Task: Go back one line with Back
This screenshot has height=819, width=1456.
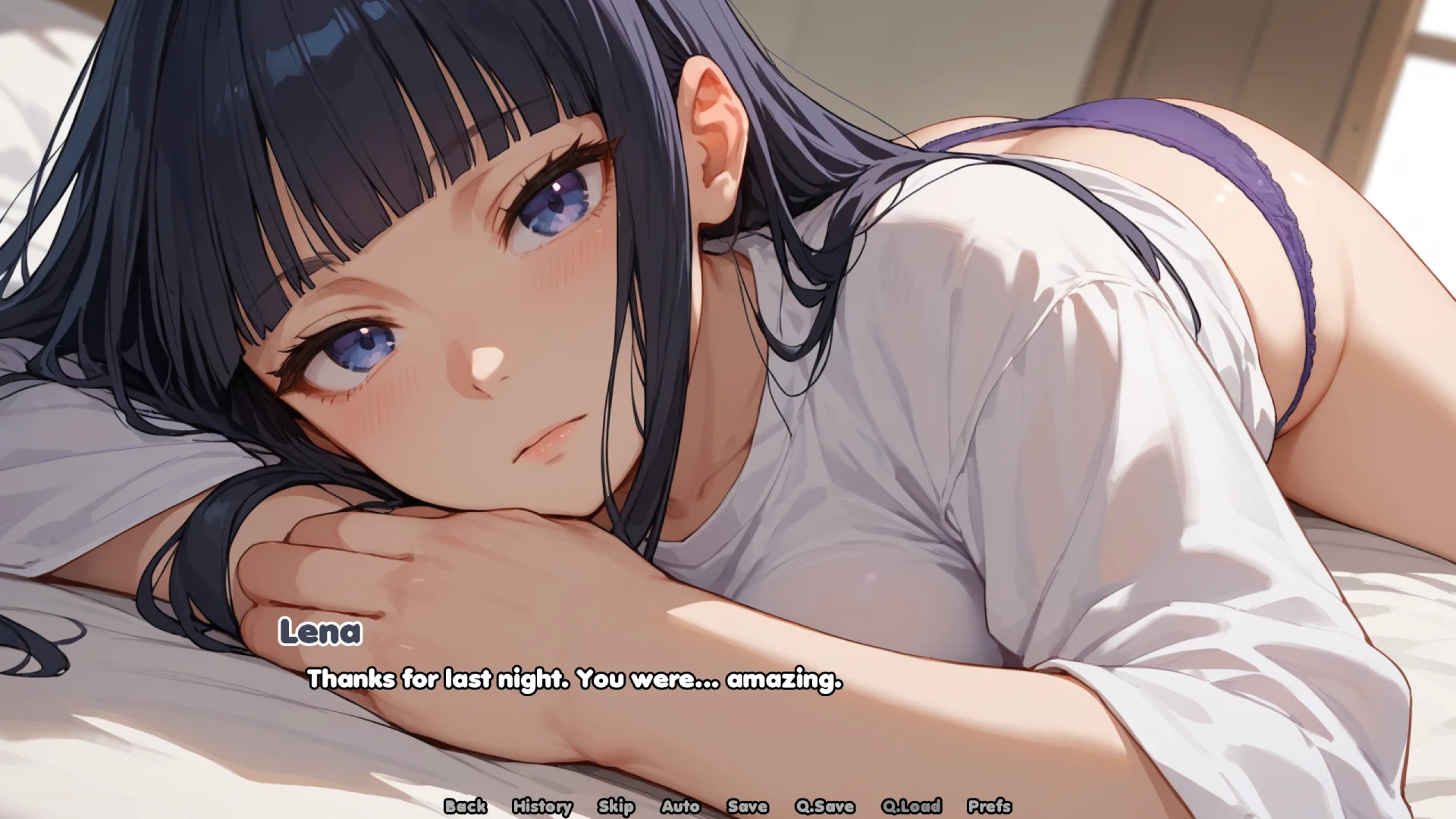Action: pyautogui.click(x=465, y=806)
